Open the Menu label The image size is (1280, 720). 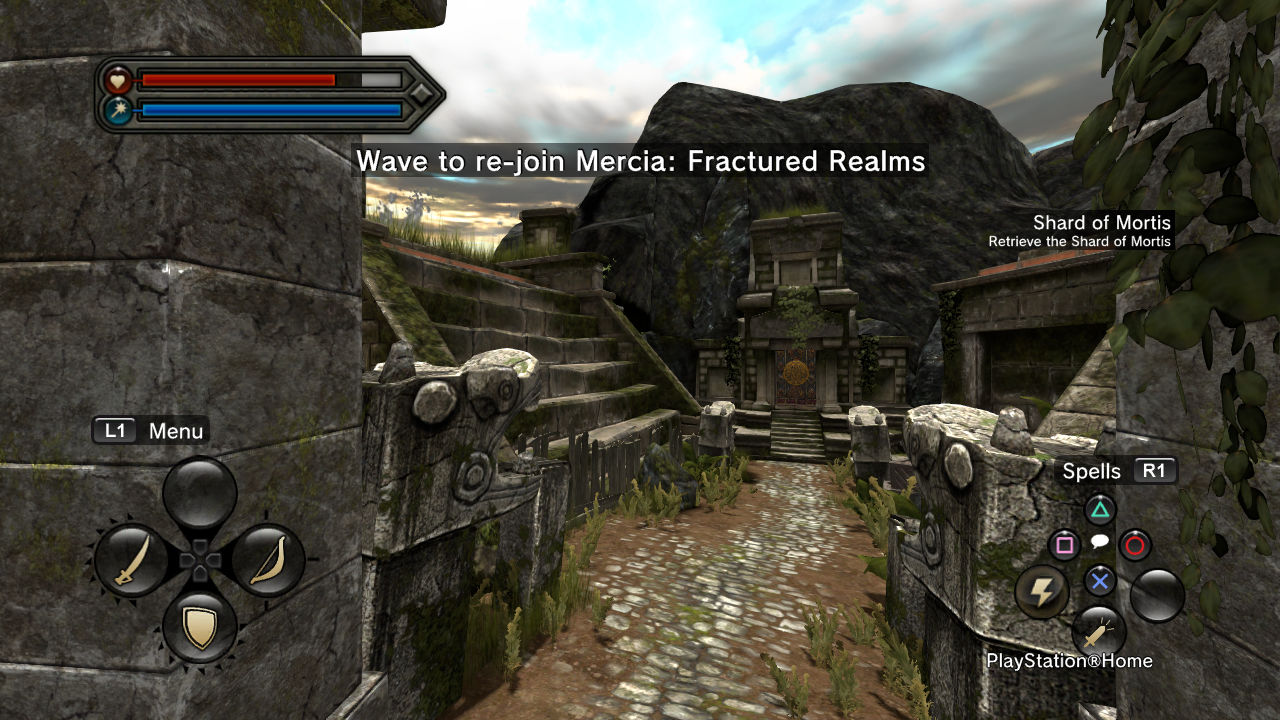coord(151,431)
